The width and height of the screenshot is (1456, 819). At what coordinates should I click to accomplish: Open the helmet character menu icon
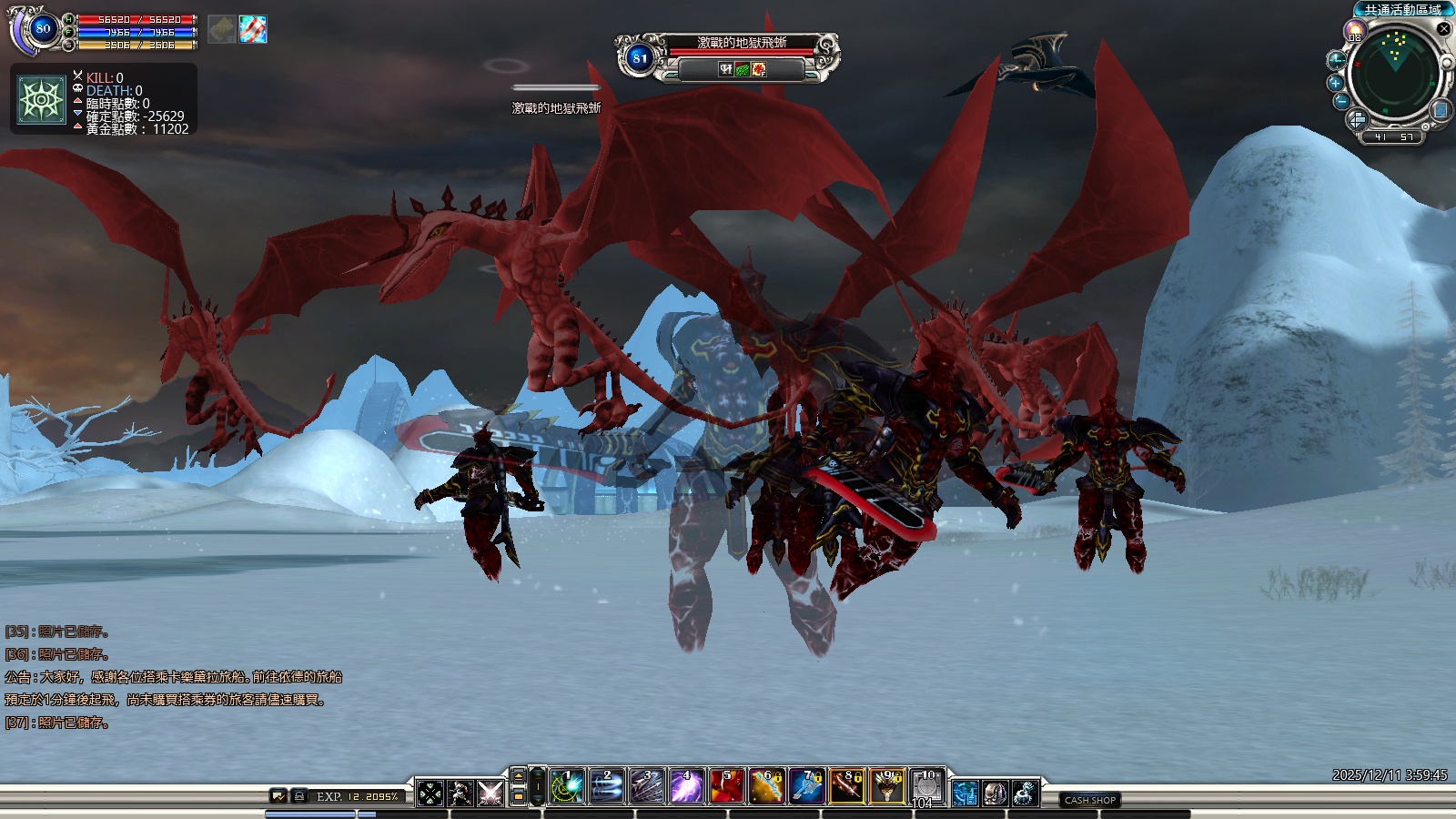tap(995, 794)
